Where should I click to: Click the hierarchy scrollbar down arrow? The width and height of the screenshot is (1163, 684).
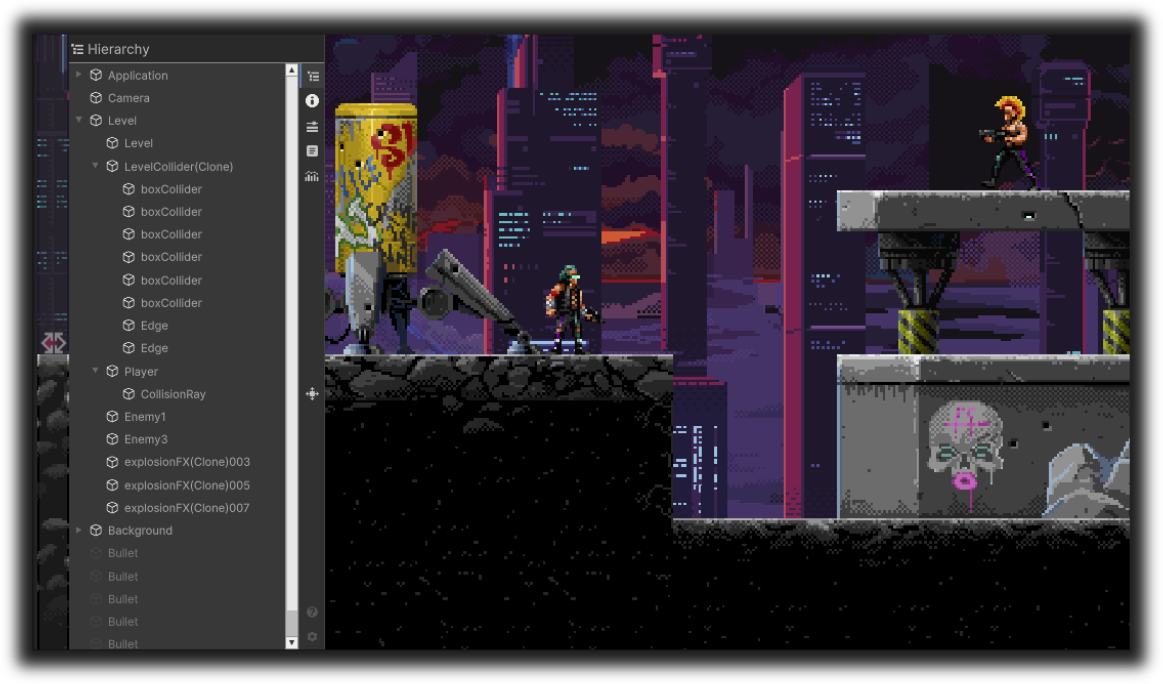[292, 643]
